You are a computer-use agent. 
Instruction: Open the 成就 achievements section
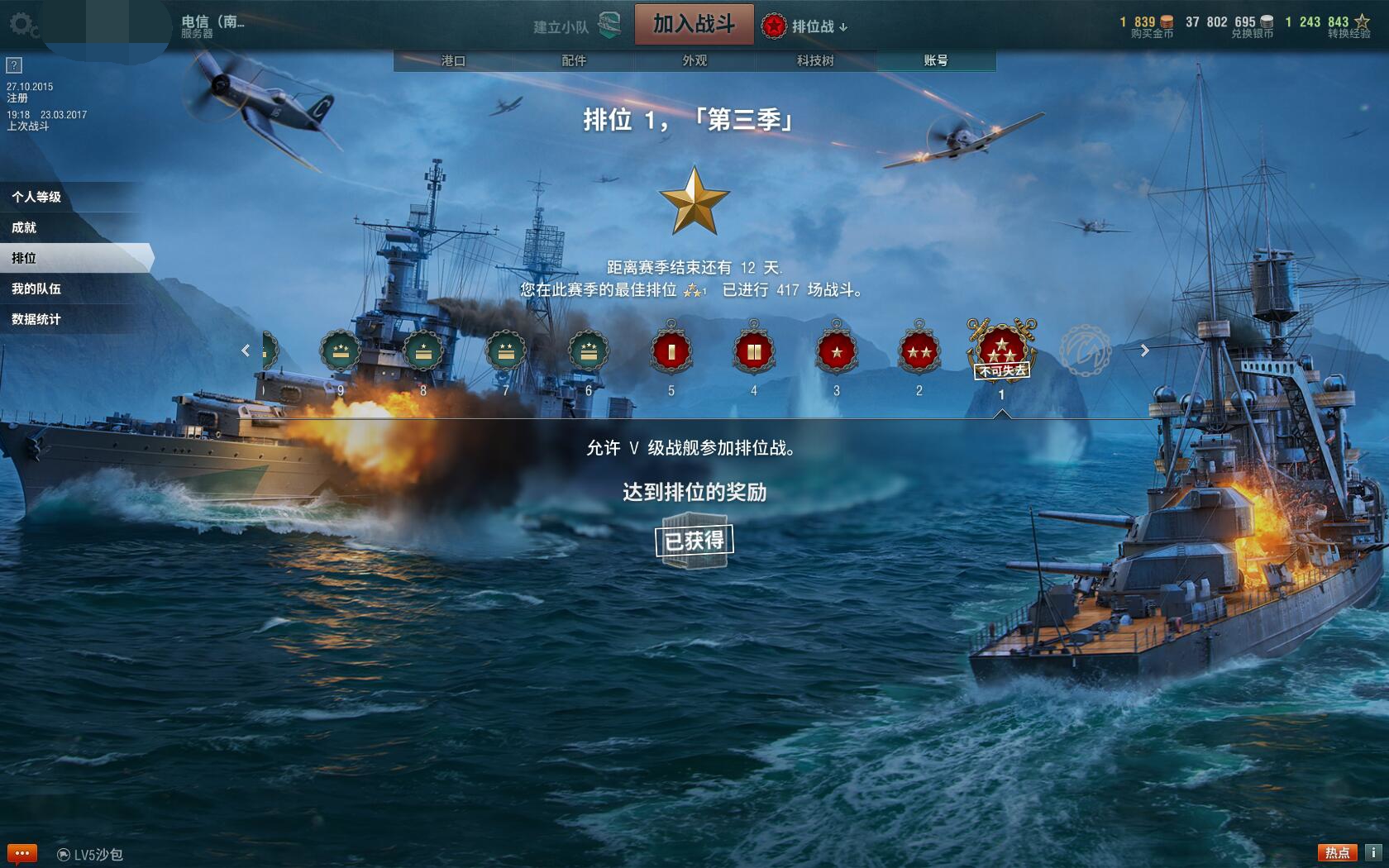point(25,227)
